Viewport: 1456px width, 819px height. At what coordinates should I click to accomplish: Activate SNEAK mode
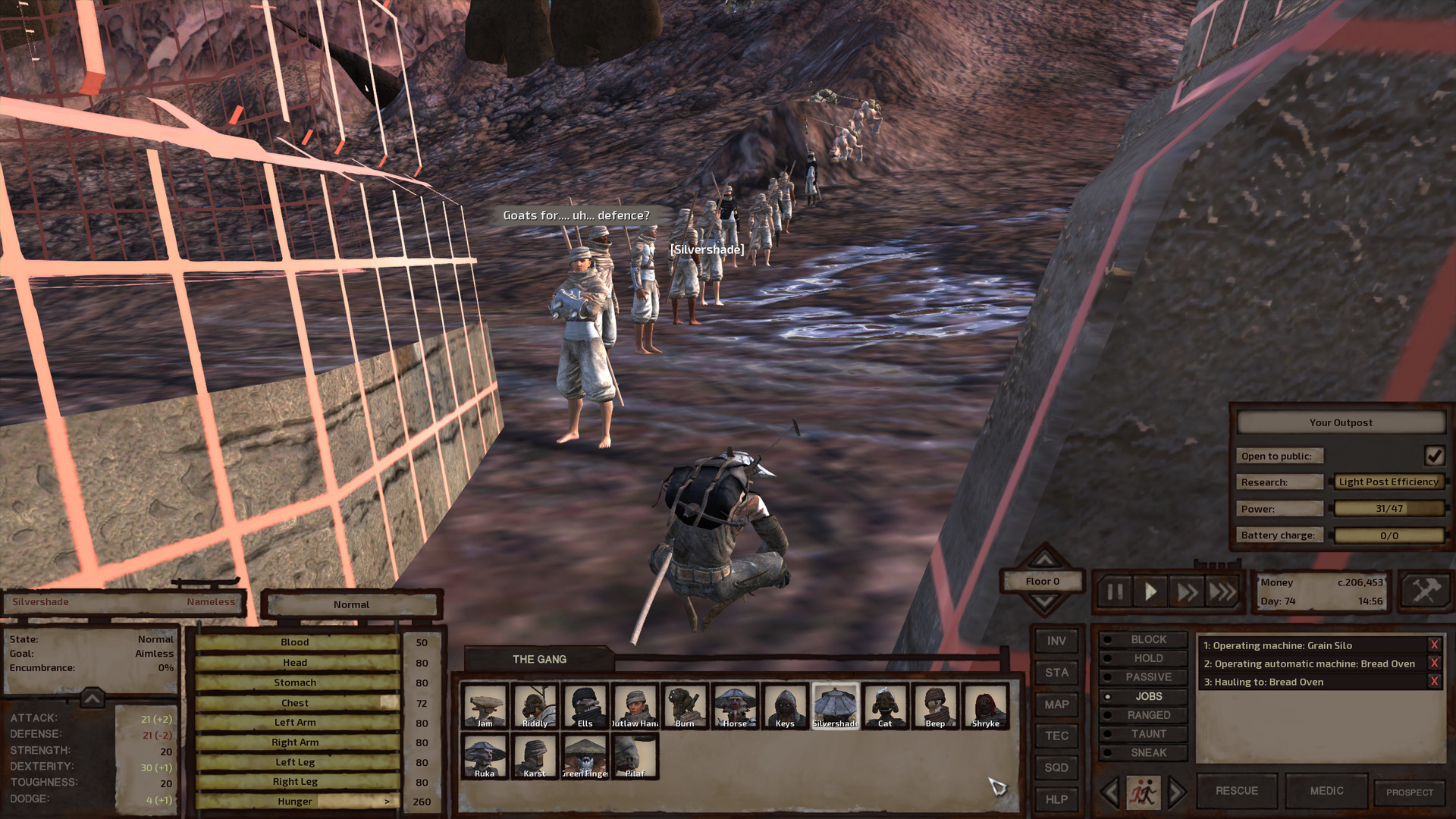click(x=1150, y=752)
